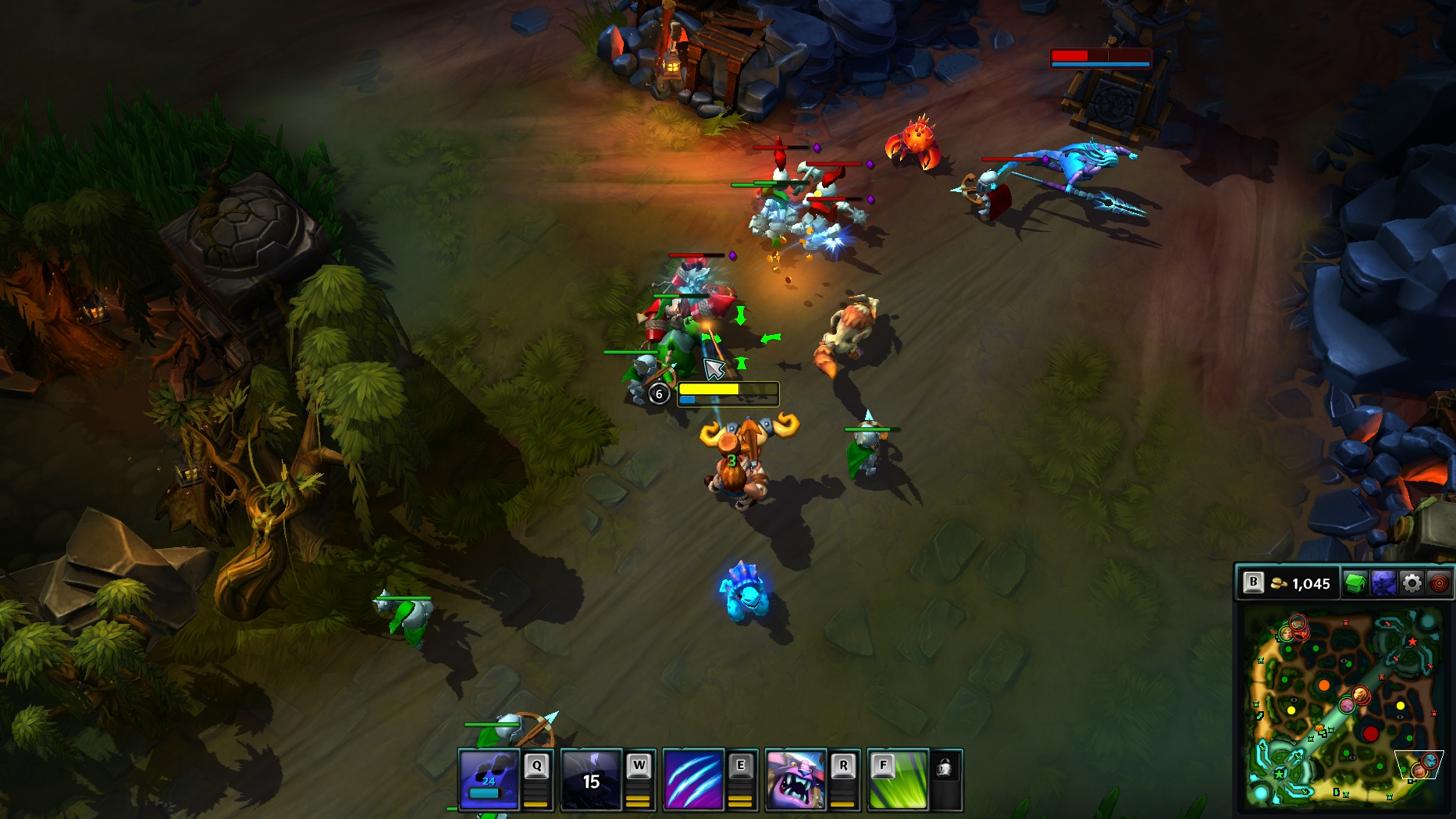Screen dimensions: 1456x819
Task: Activate the storm cloud Q ability
Action: pos(489,779)
